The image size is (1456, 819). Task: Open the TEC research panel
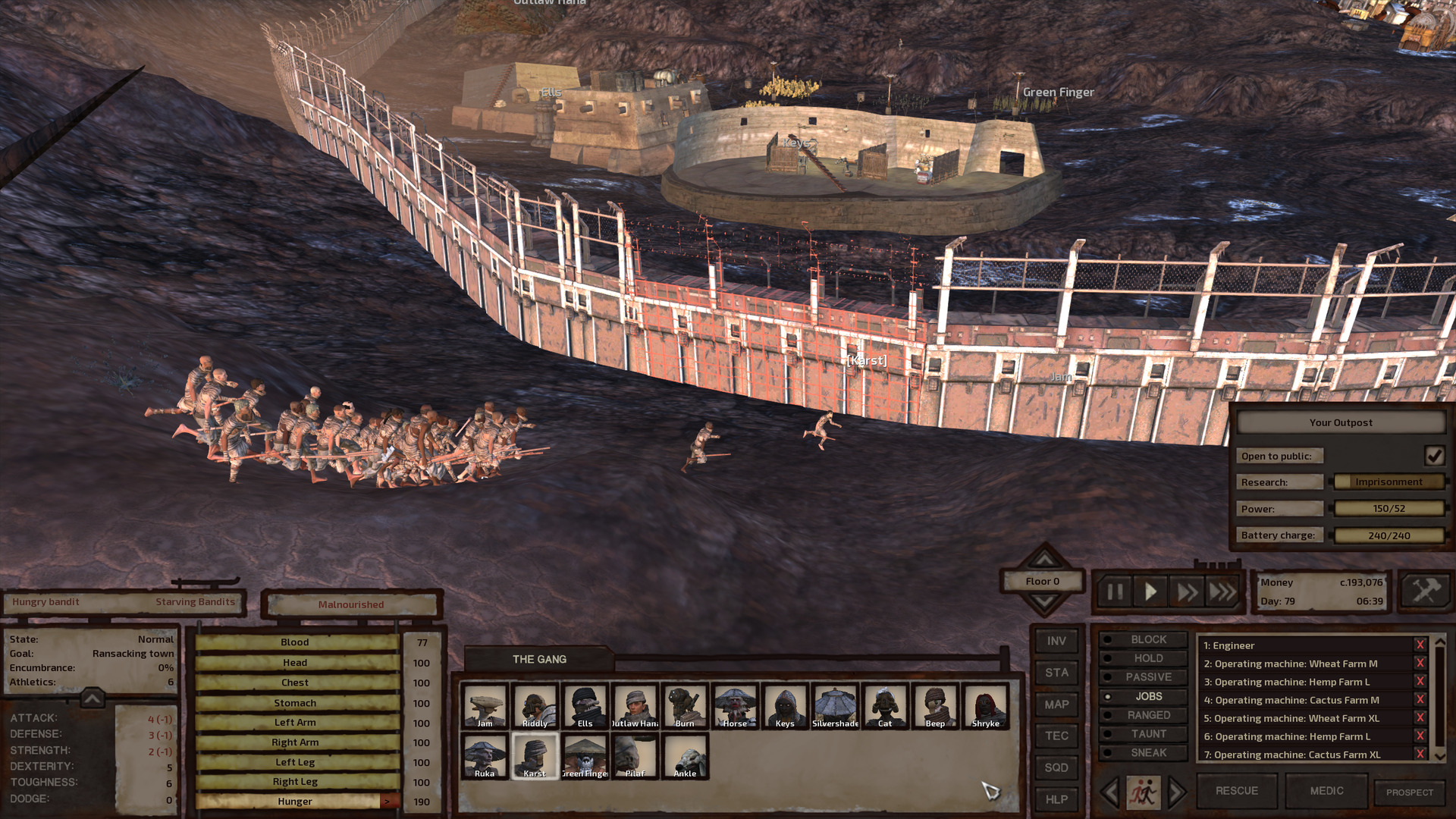click(1056, 736)
